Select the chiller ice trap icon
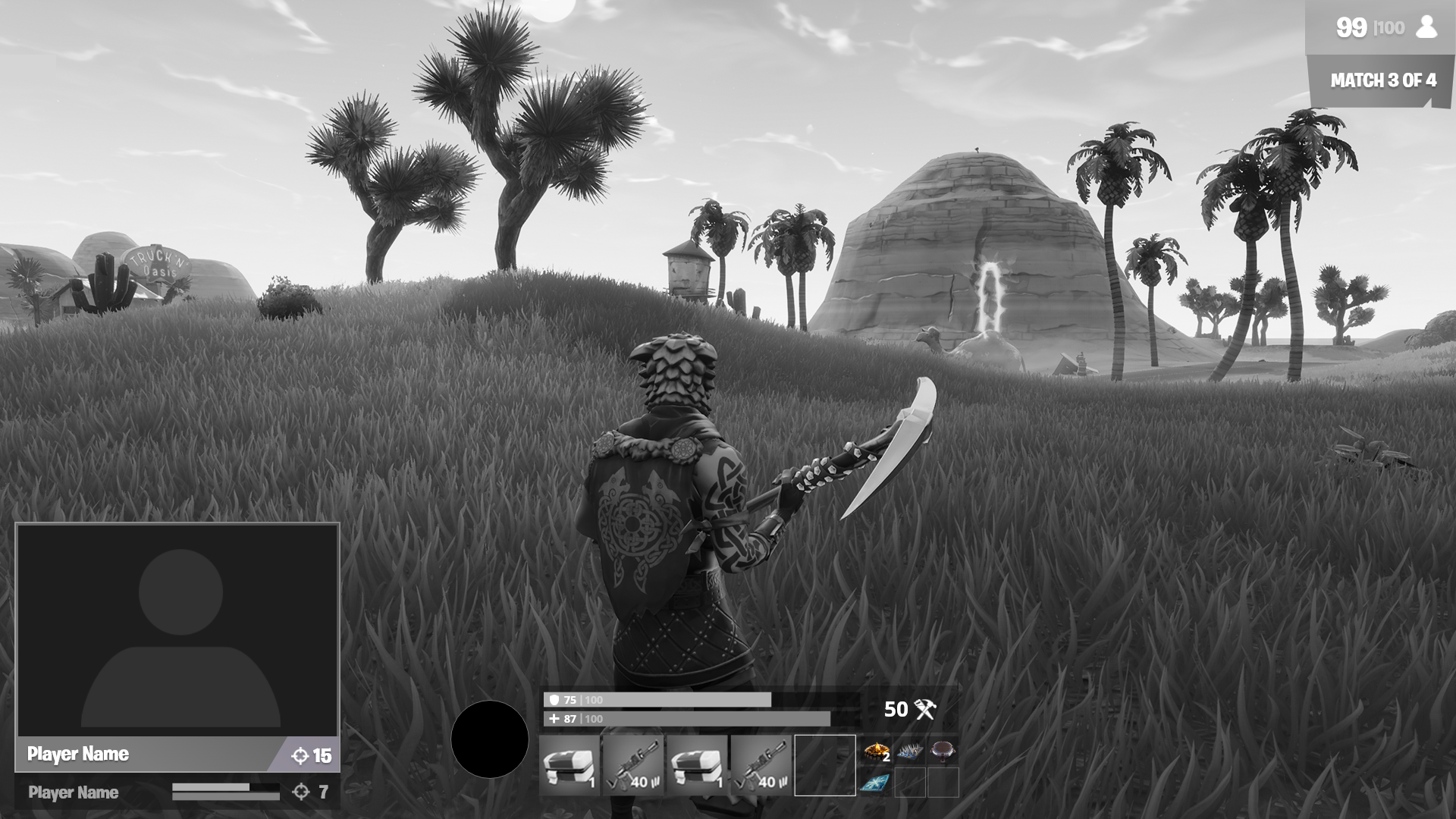 [874, 783]
